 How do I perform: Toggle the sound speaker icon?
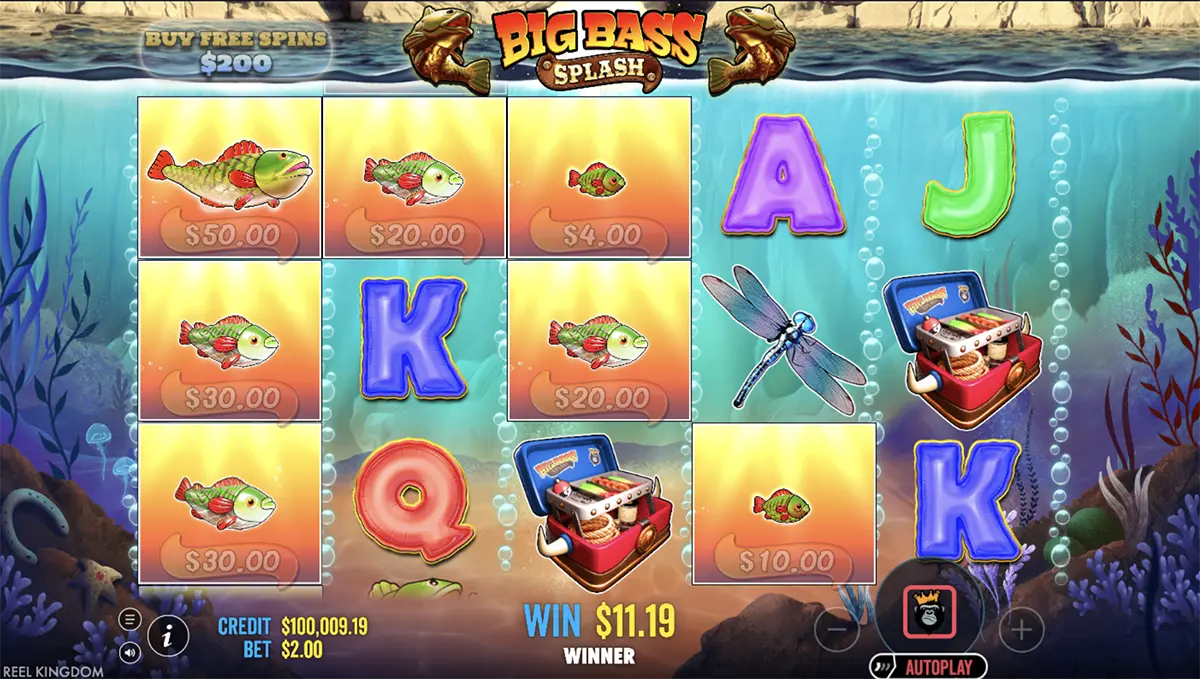pos(131,652)
